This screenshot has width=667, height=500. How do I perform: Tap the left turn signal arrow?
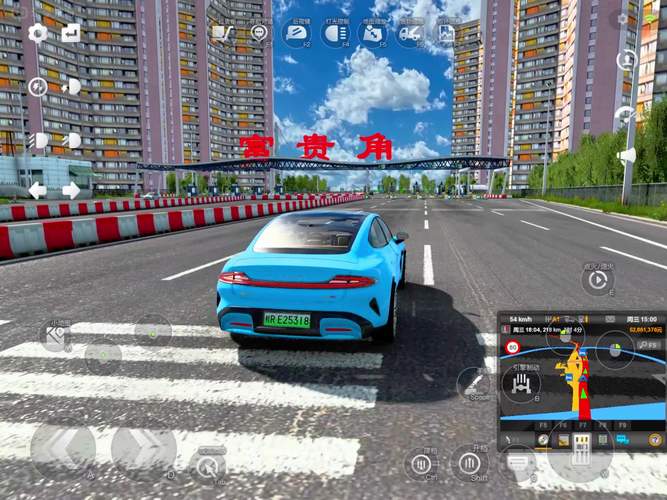38,190
